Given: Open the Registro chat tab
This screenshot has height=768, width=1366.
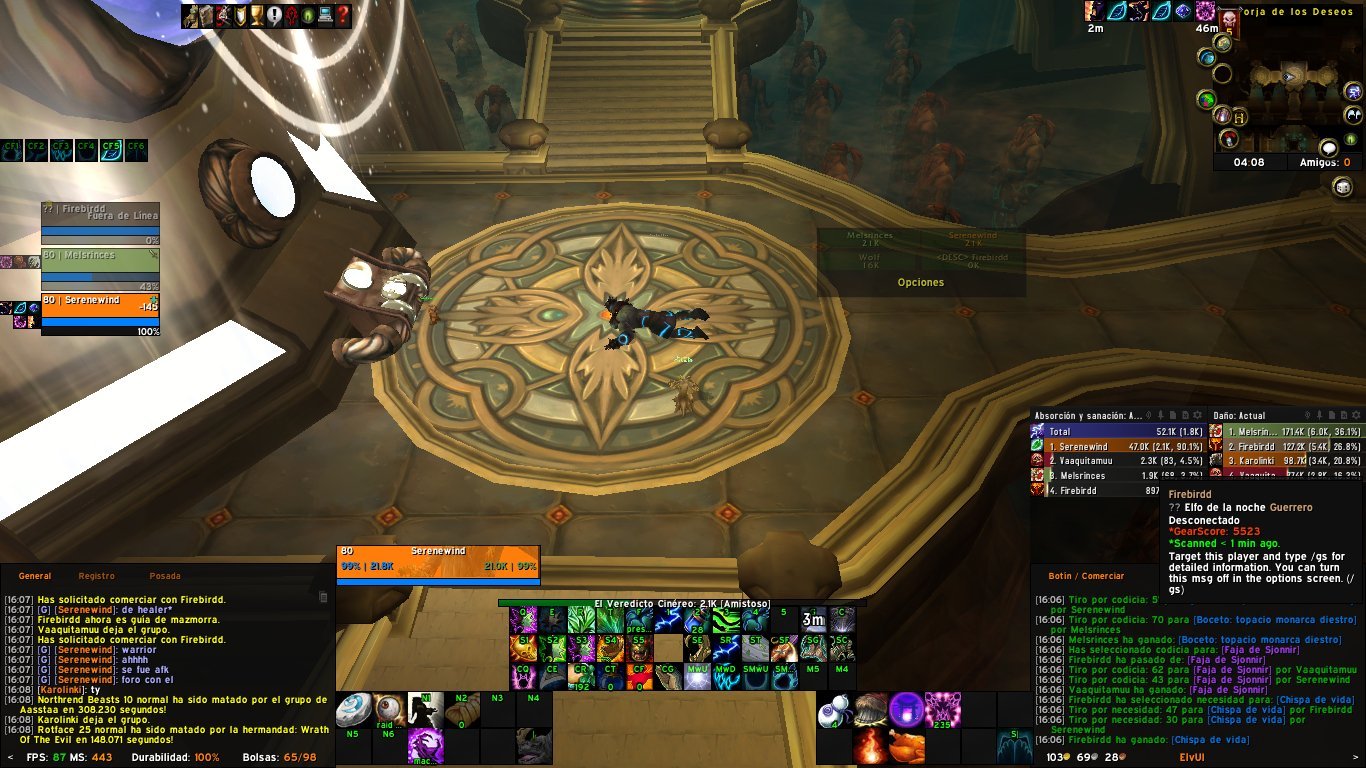Looking at the screenshot, I should (97, 576).
